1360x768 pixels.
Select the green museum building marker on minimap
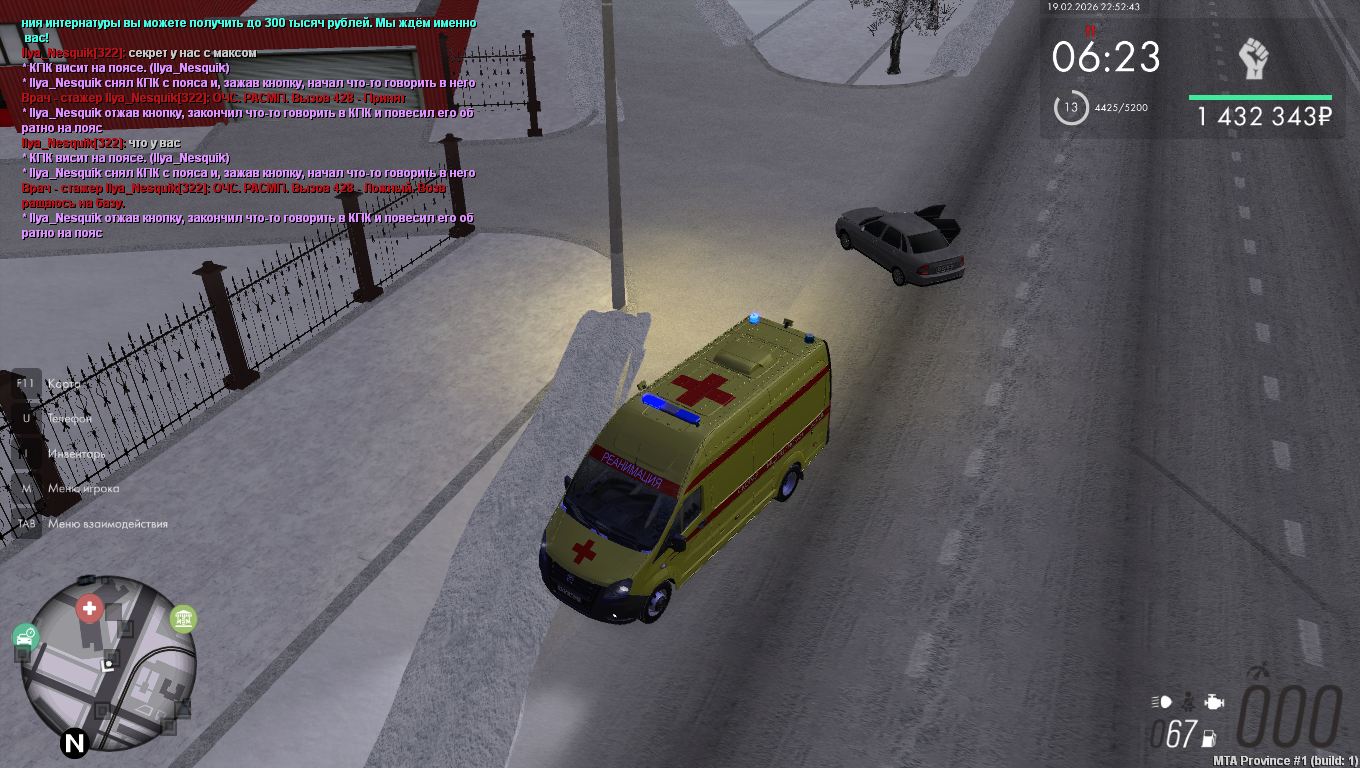click(x=183, y=619)
